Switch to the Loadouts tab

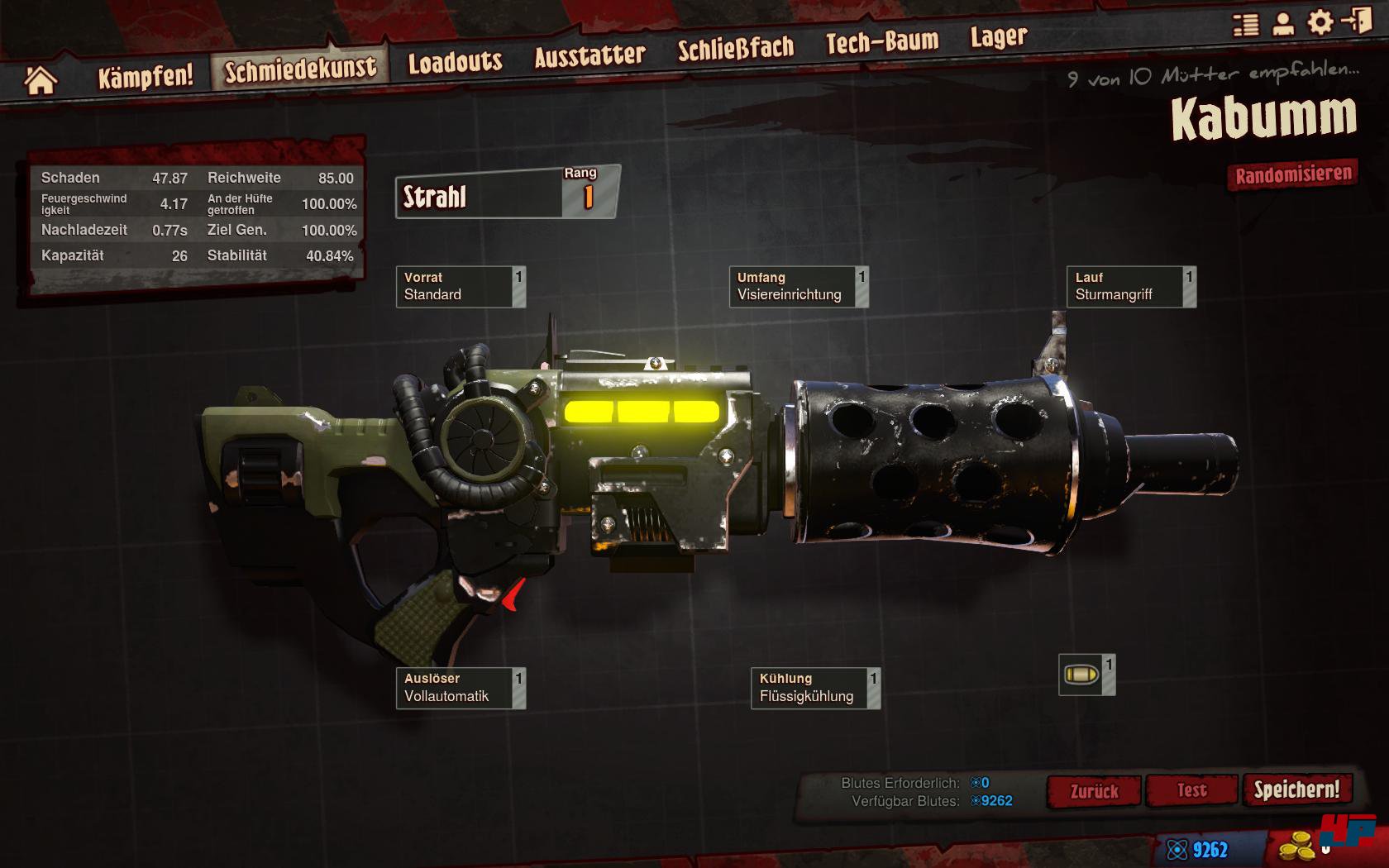pos(455,62)
